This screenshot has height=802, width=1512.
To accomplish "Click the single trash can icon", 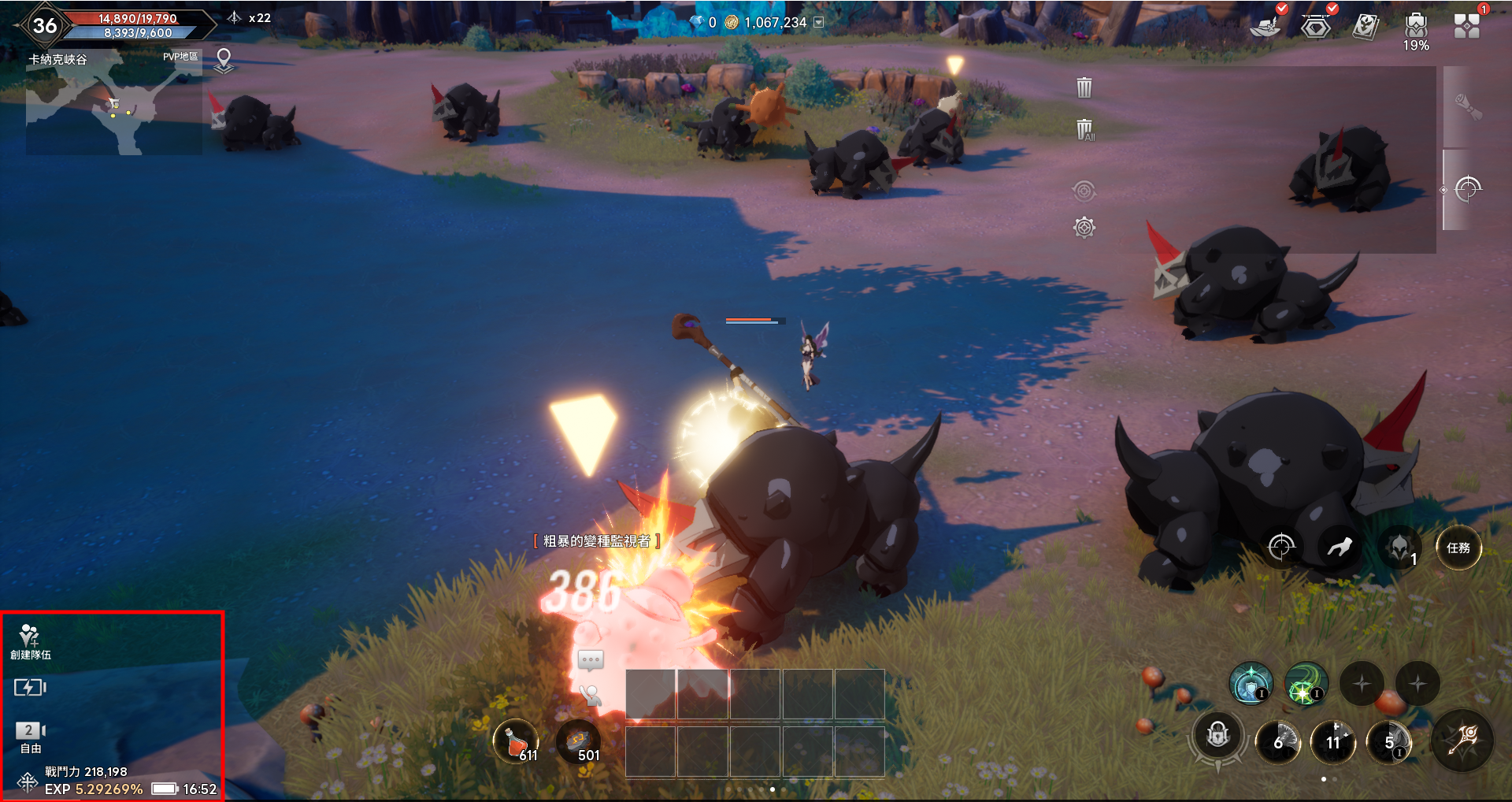I will pos(1084,87).
